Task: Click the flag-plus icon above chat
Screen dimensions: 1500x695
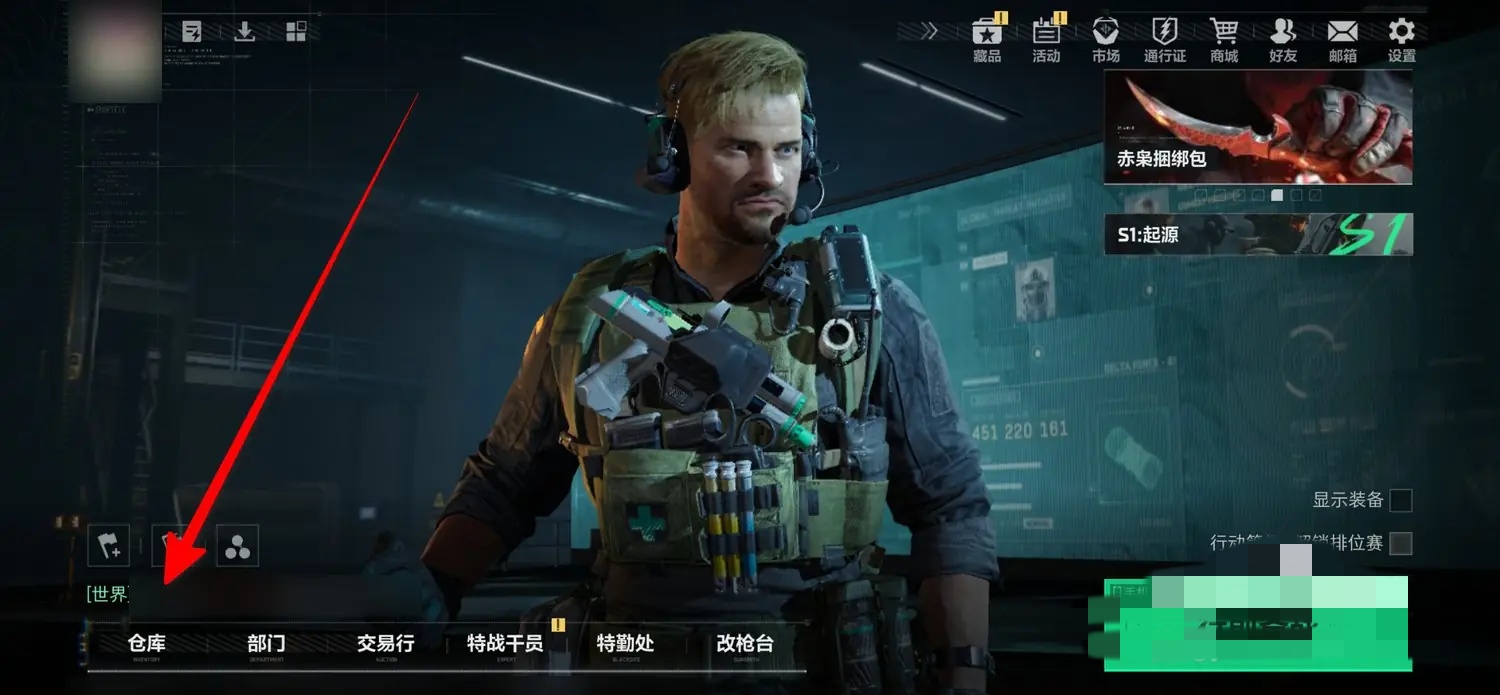Action: point(109,545)
